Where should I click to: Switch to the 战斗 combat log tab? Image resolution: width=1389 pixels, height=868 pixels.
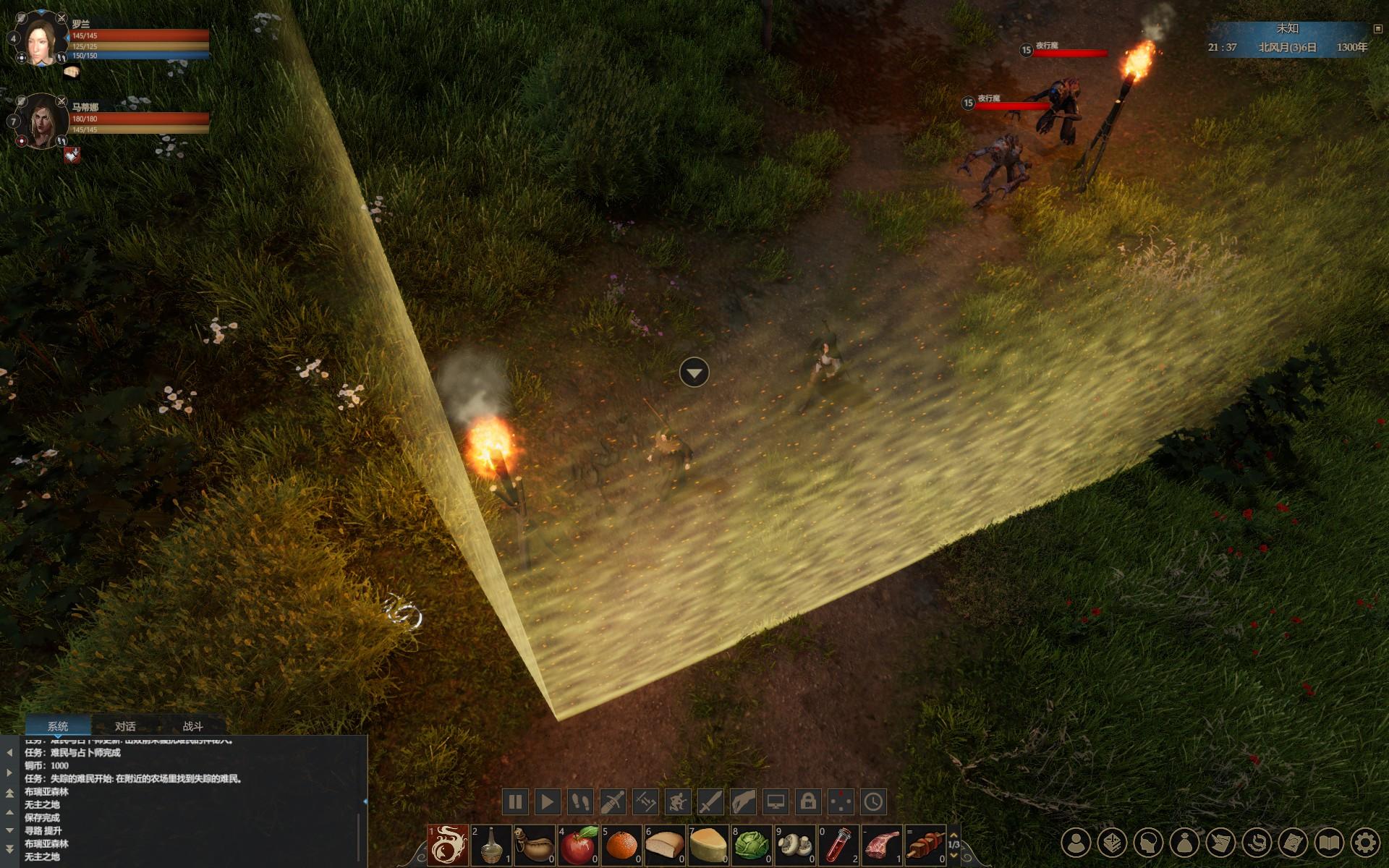192,726
